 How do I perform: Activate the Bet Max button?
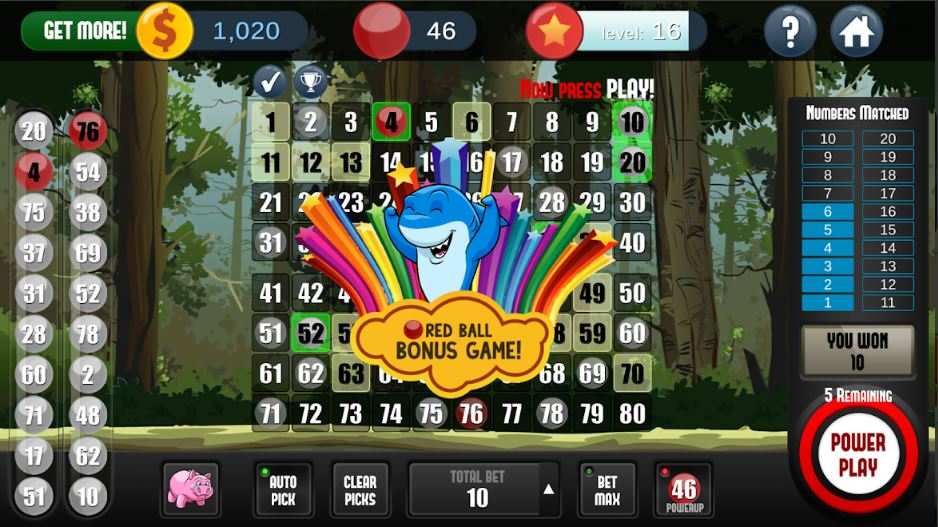click(x=607, y=490)
